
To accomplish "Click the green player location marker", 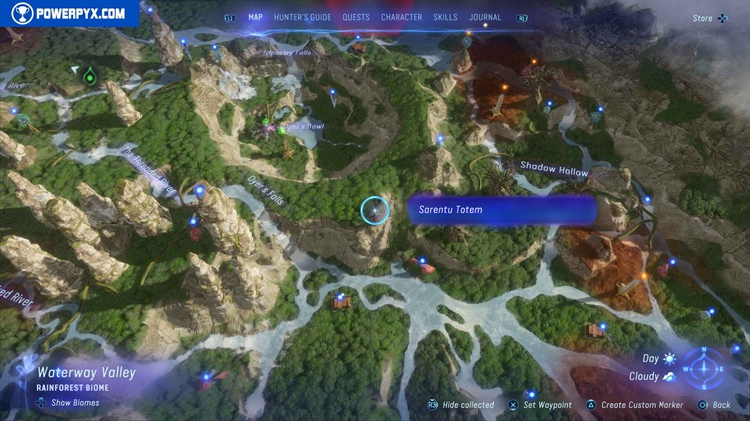I will pos(89,75).
